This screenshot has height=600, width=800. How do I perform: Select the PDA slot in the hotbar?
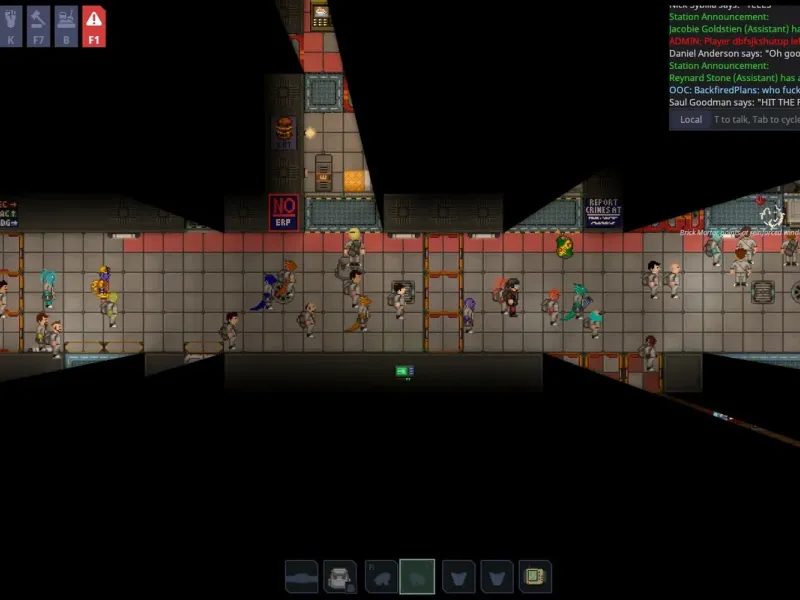click(535, 577)
